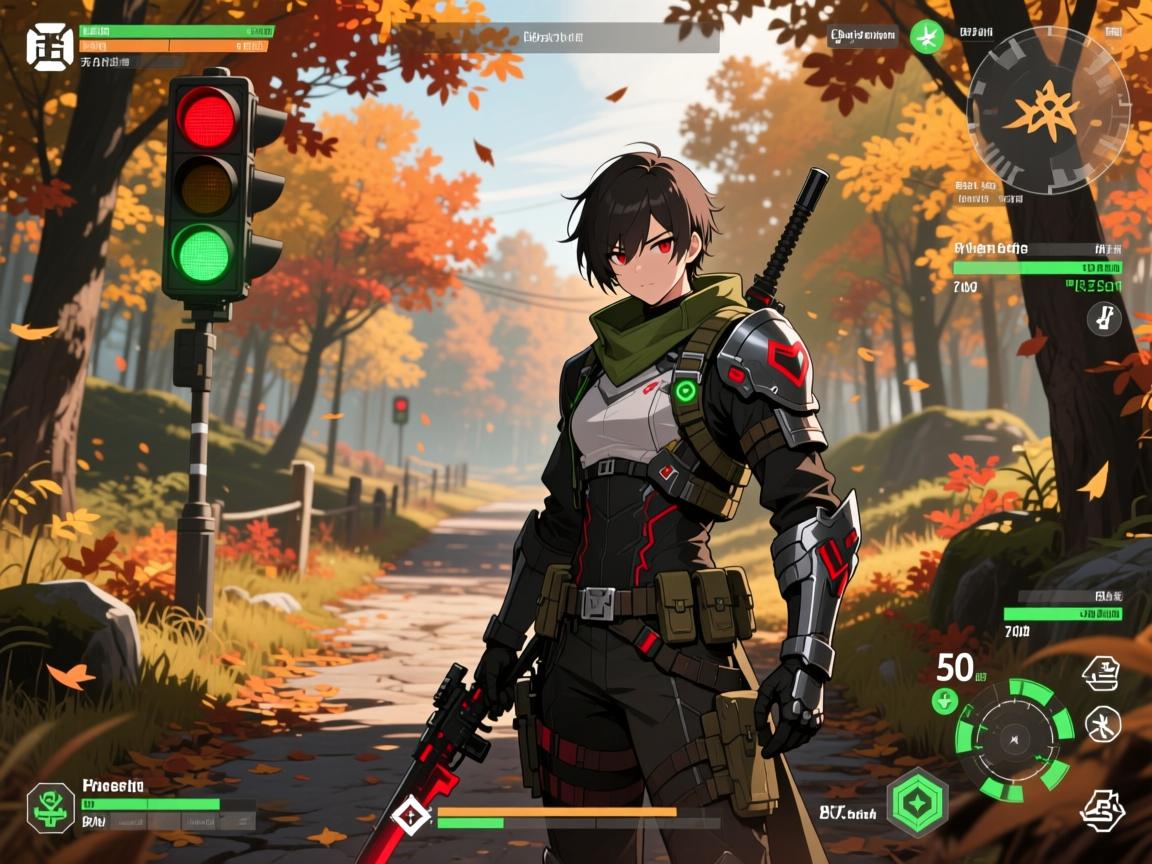Viewport: 1152px width, 864px height.
Task: Select the white ship-shaped hexagon icon
Action: (x=1102, y=674)
